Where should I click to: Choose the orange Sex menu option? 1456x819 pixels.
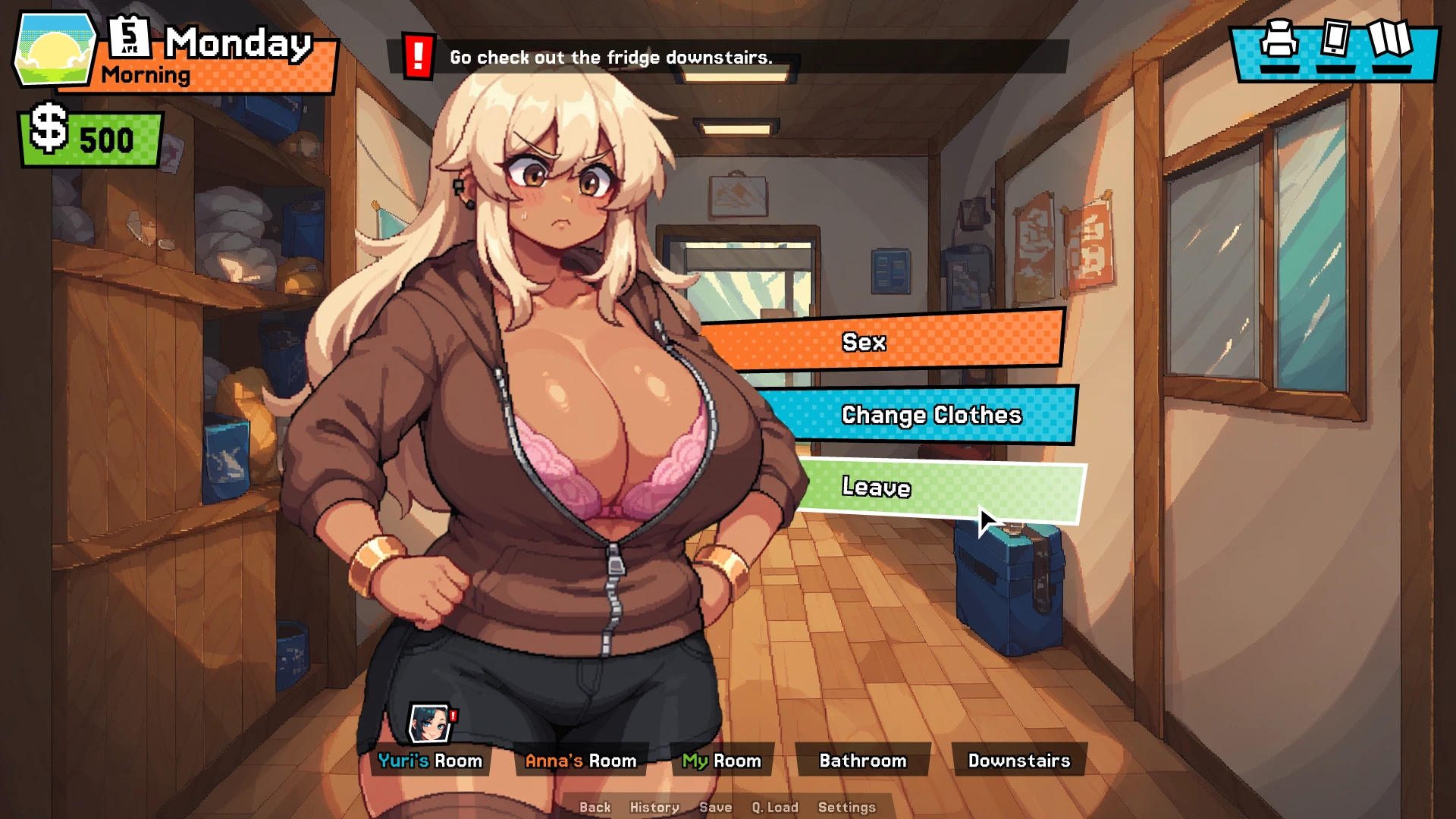(880, 342)
